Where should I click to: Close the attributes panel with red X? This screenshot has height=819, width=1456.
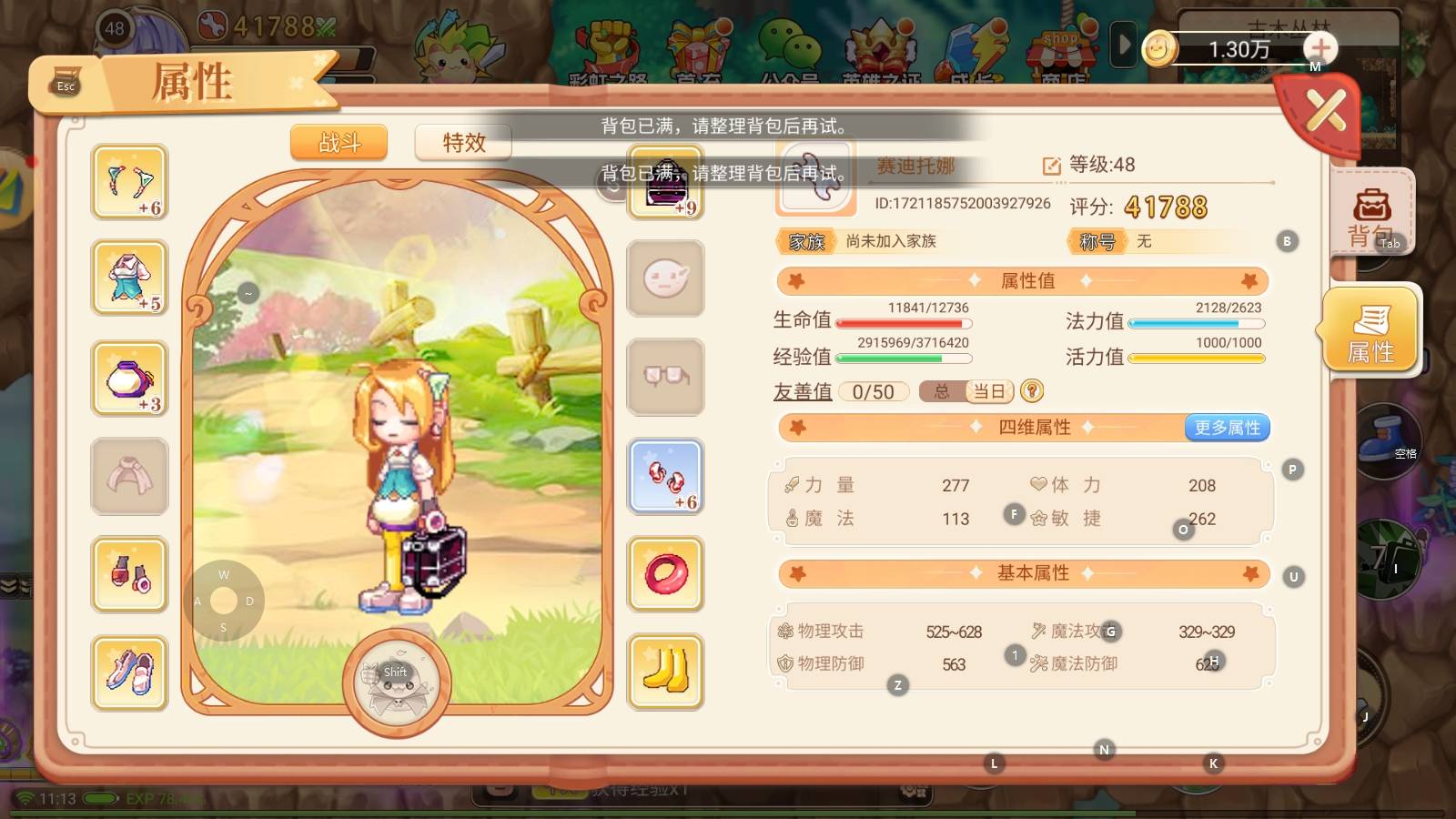tap(1325, 113)
